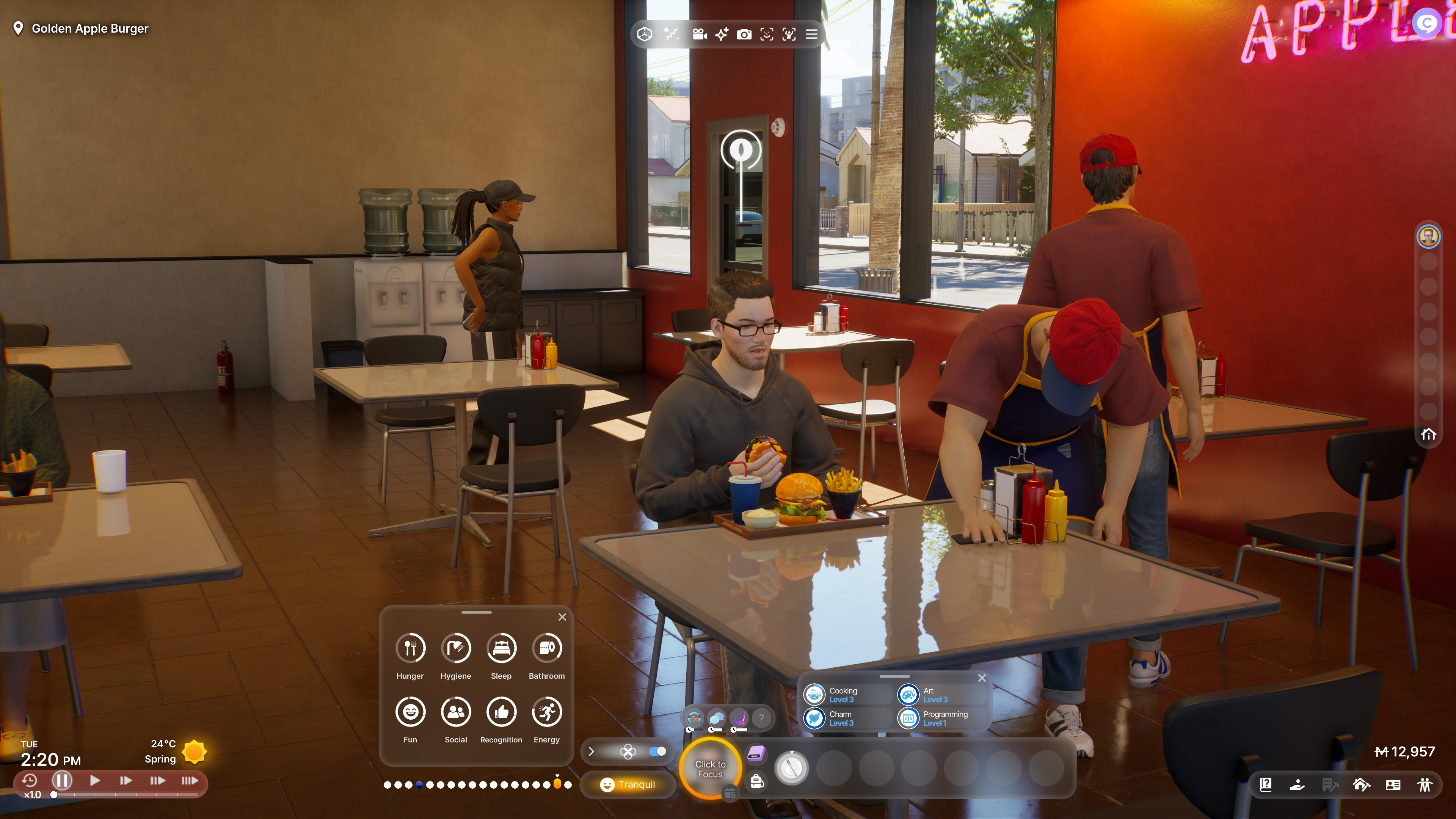This screenshot has width=1456, height=819.
Task: Enter home build mode
Action: tap(1361, 784)
